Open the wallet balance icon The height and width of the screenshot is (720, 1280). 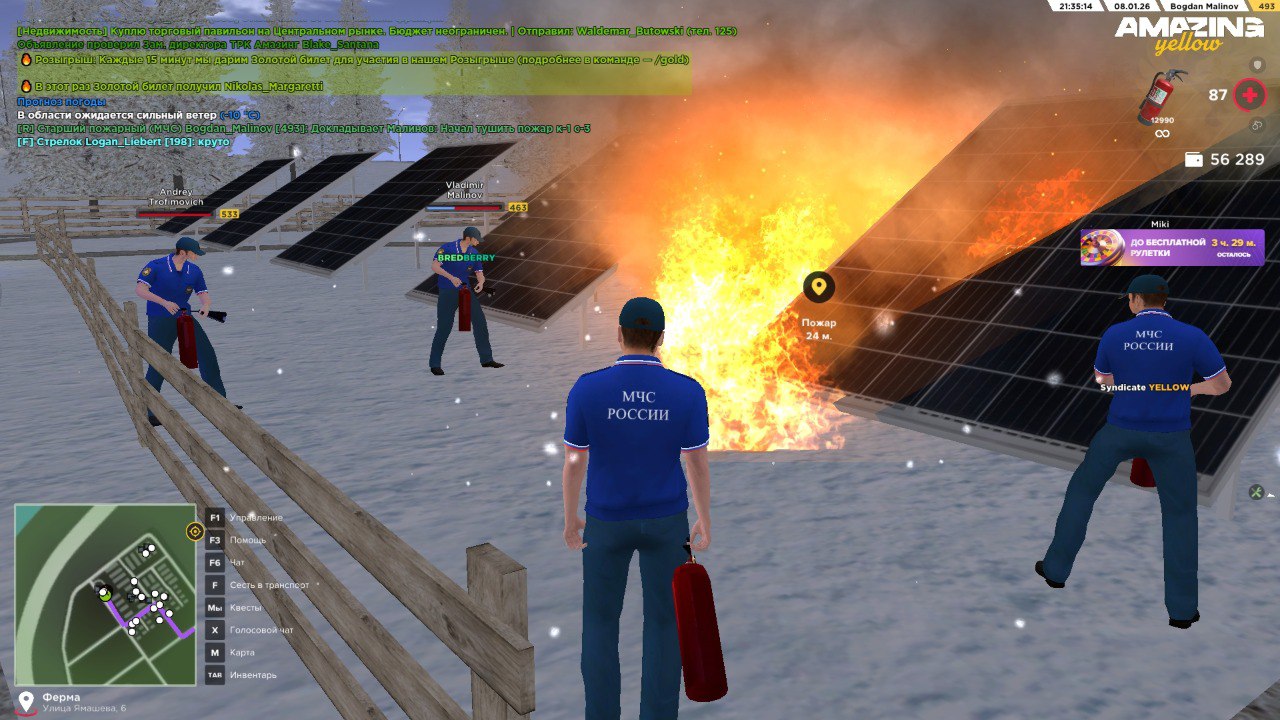(1193, 159)
